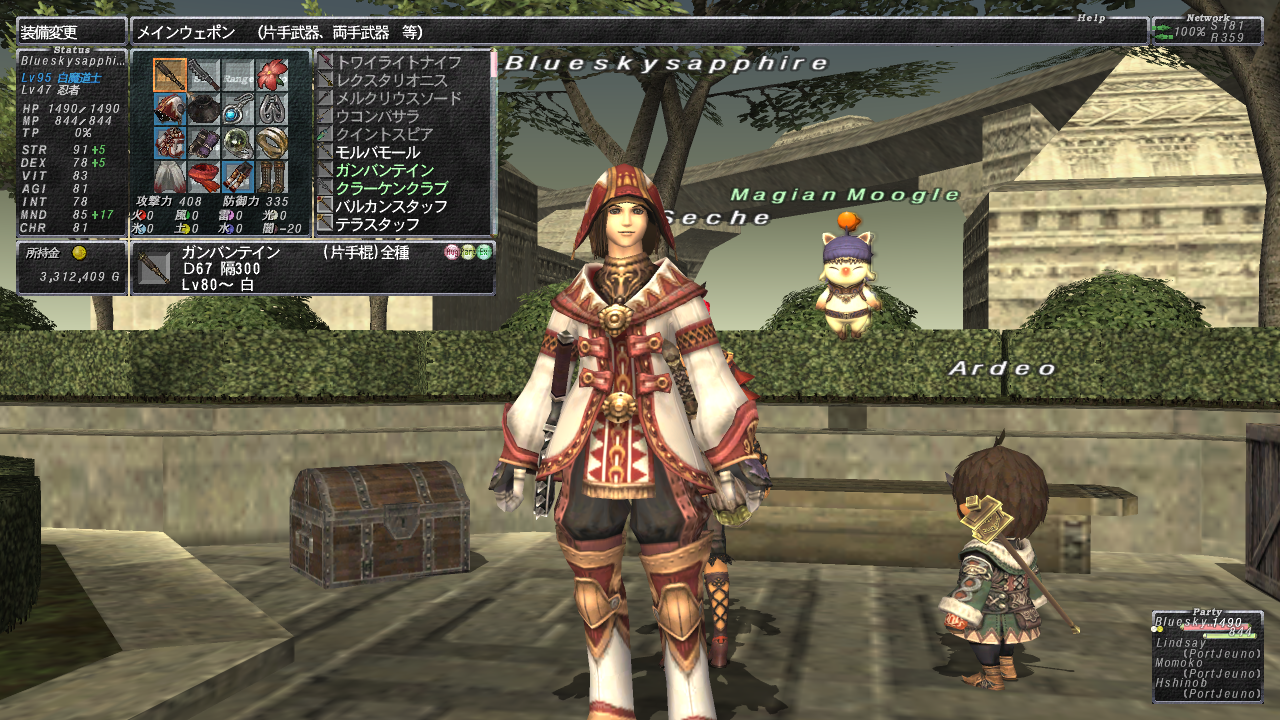Click the red flower ammo slot

(272, 75)
